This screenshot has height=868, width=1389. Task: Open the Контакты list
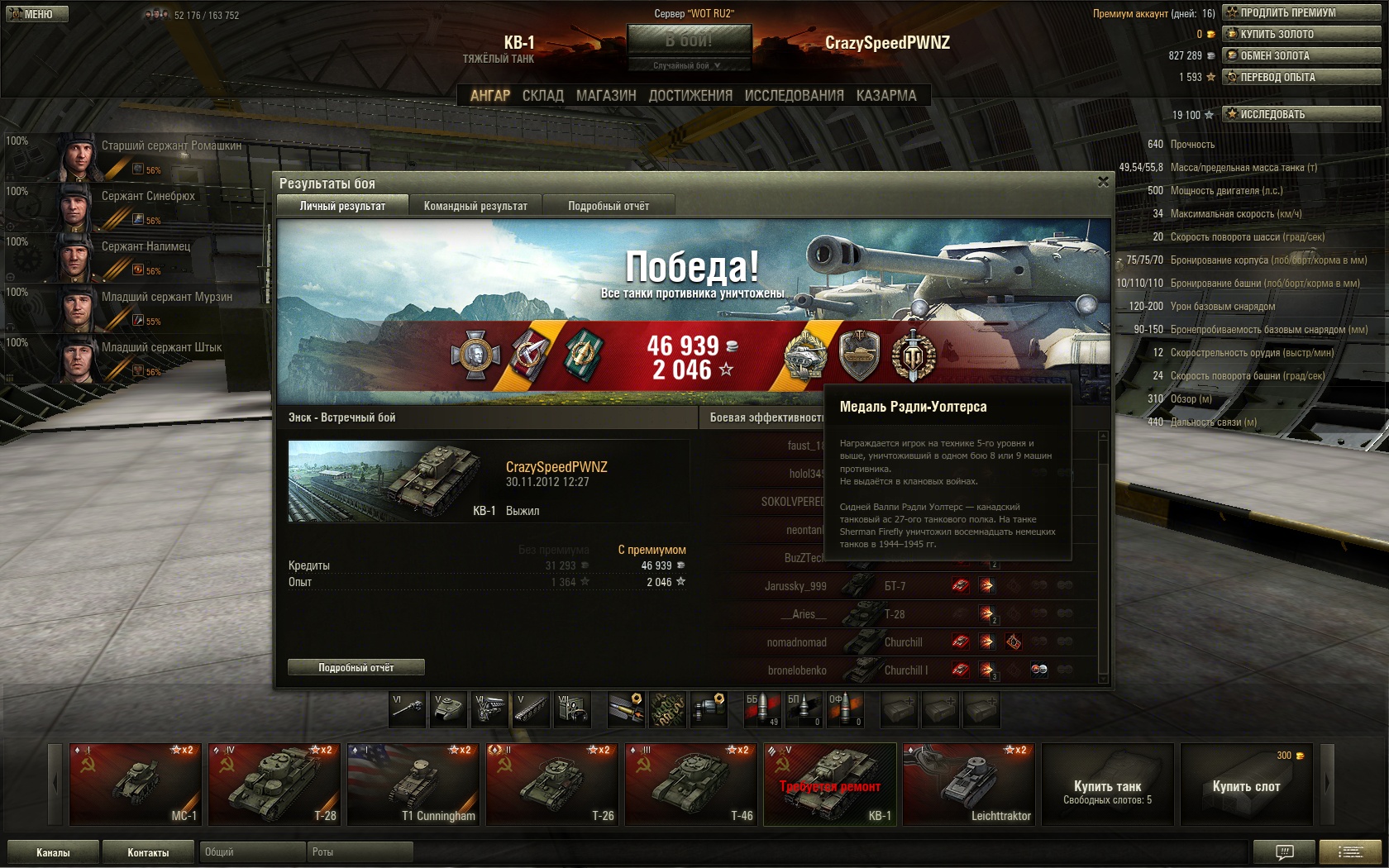(x=148, y=852)
